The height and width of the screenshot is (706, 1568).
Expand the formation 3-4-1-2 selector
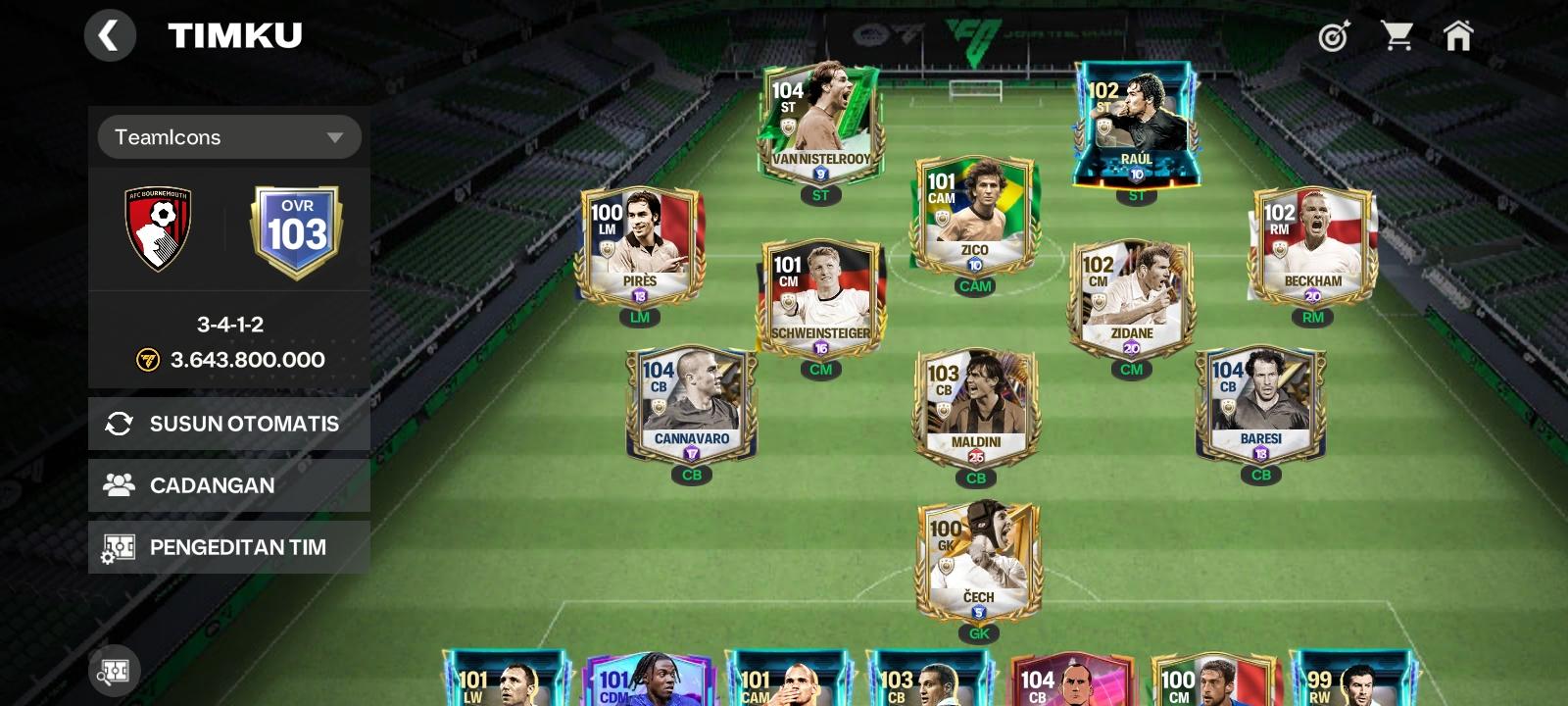click(228, 325)
